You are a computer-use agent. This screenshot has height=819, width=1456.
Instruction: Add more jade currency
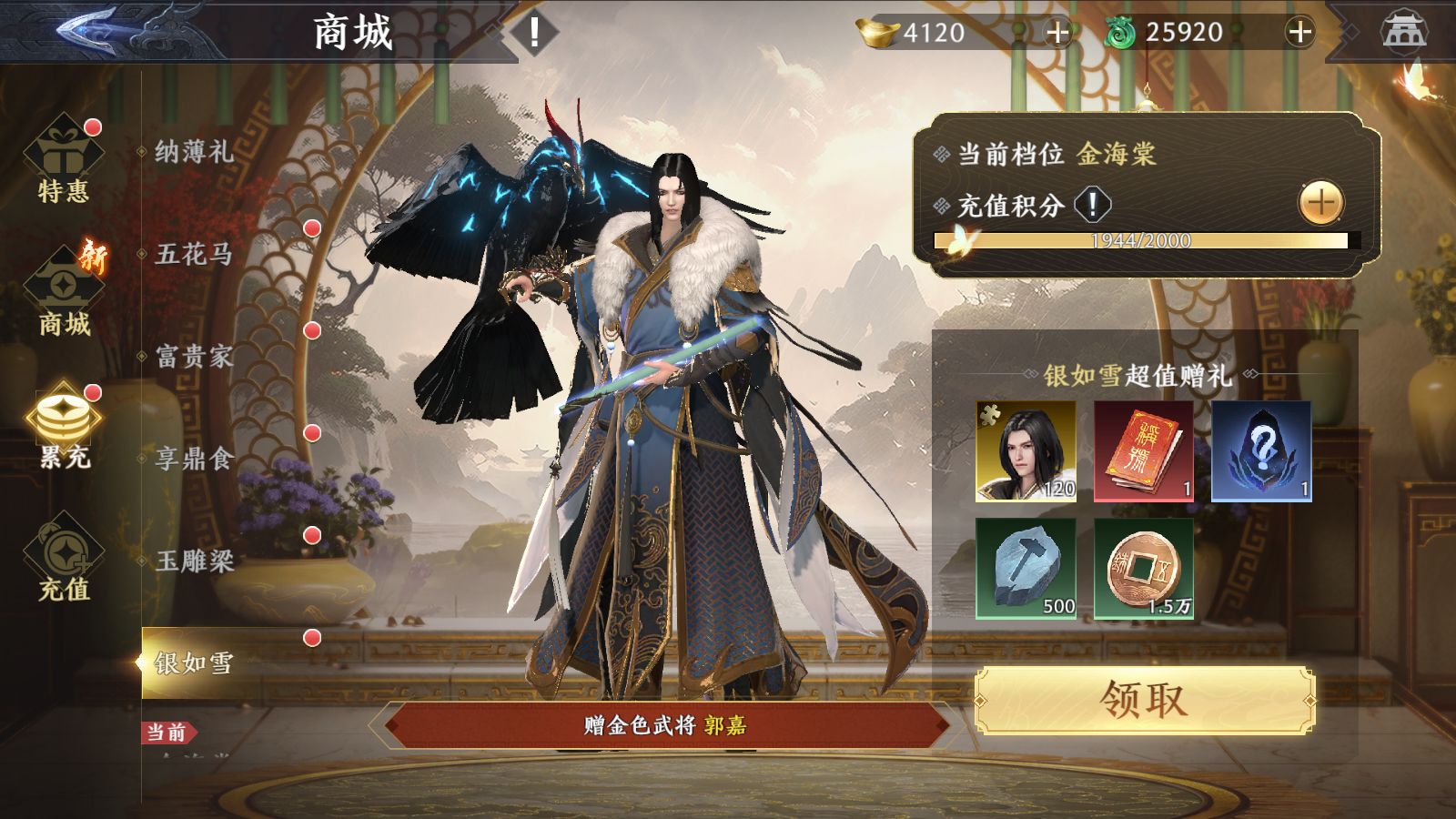tap(1299, 33)
